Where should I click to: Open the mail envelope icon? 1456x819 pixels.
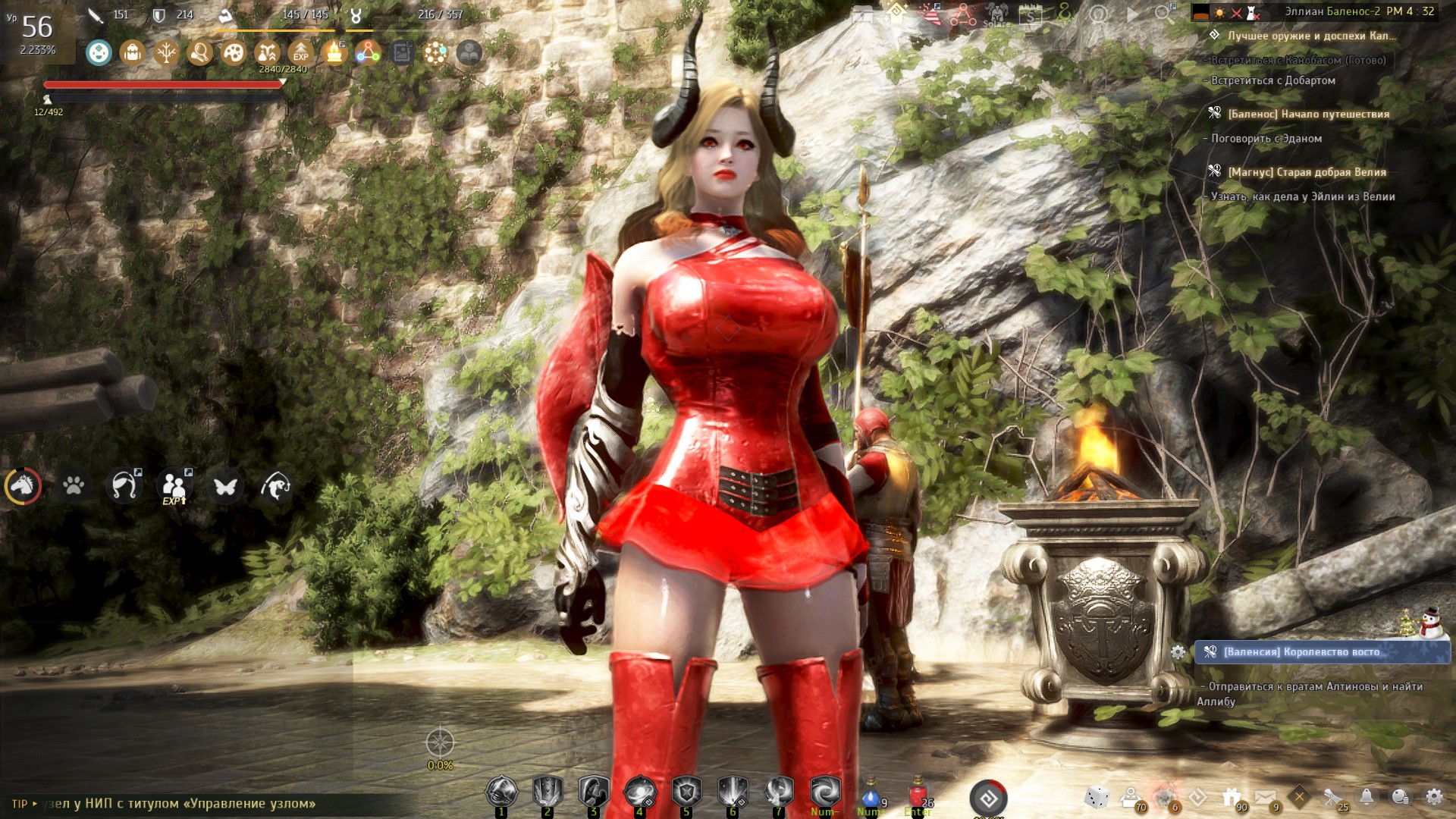[1264, 797]
